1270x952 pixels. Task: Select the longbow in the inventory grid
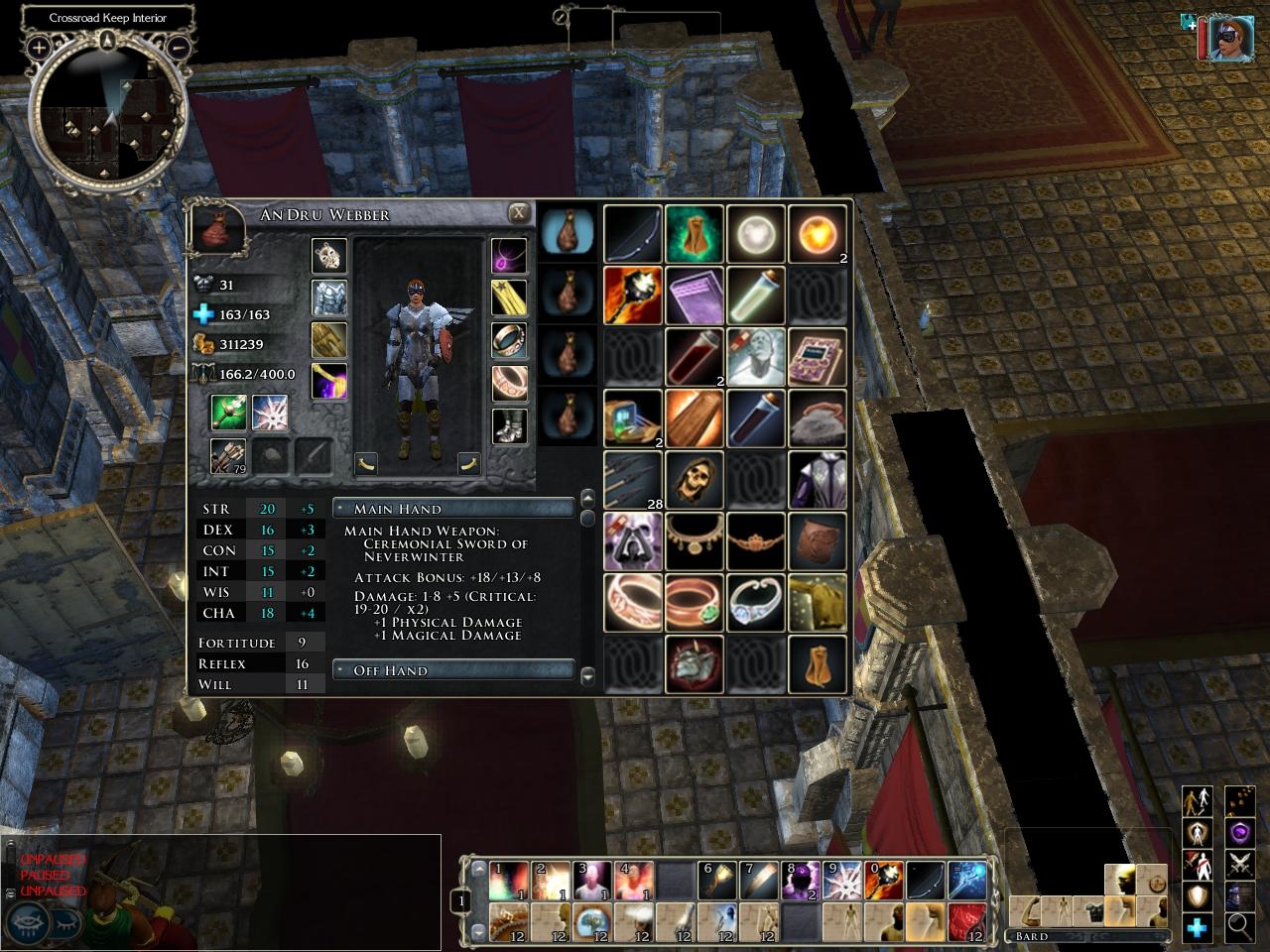pos(633,235)
